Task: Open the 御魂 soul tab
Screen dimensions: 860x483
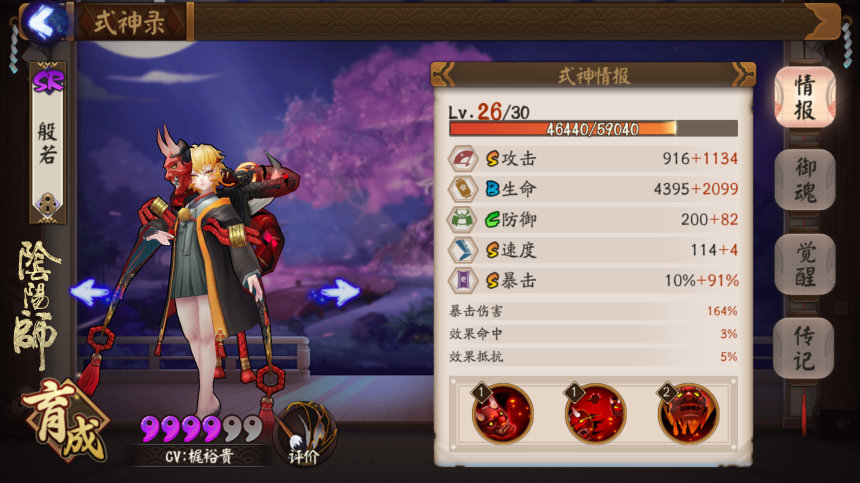Action: point(804,180)
